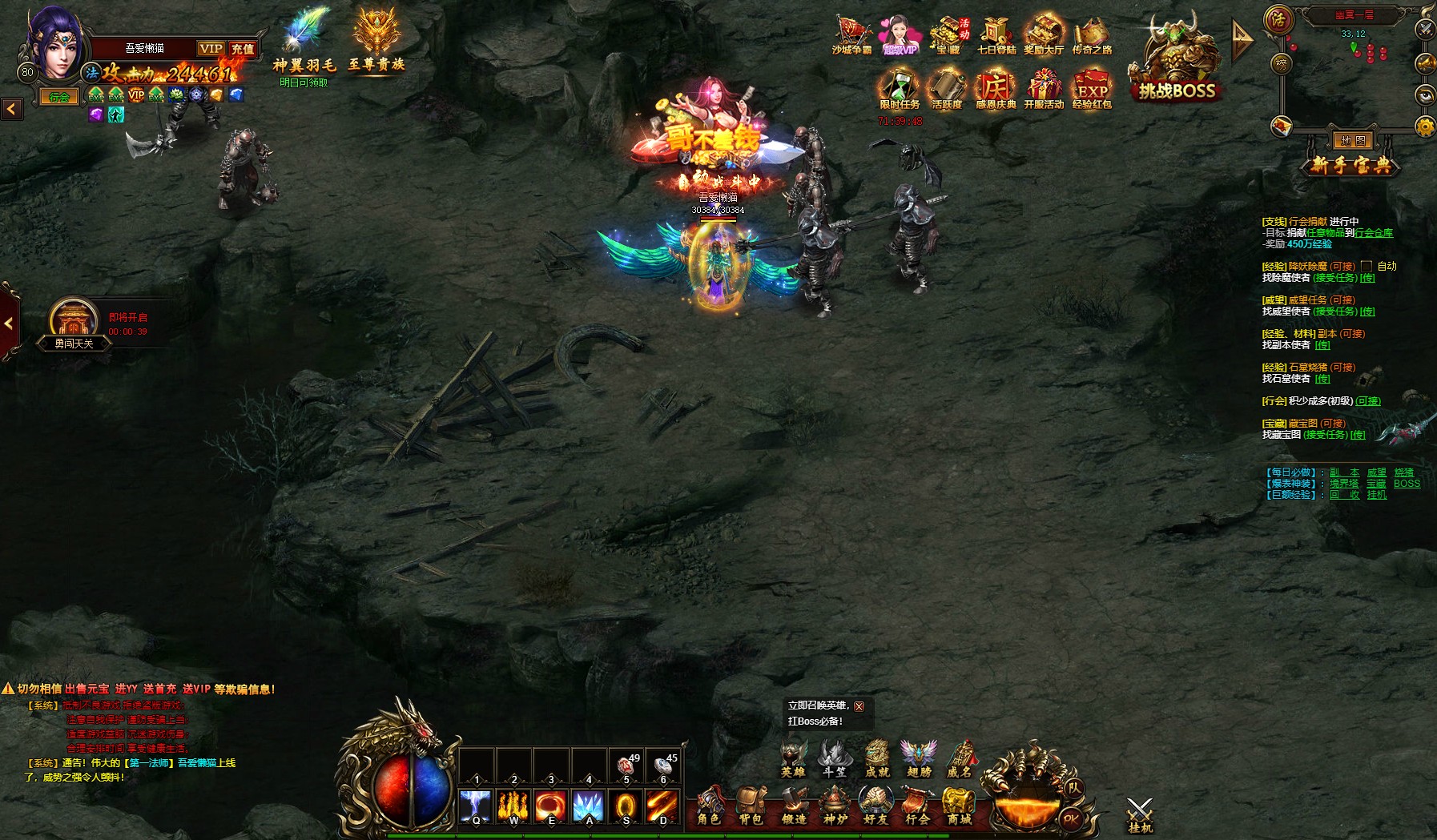Follow the 行会仓库 quest link
Viewport: 1437px width, 840px height.
1374,233
